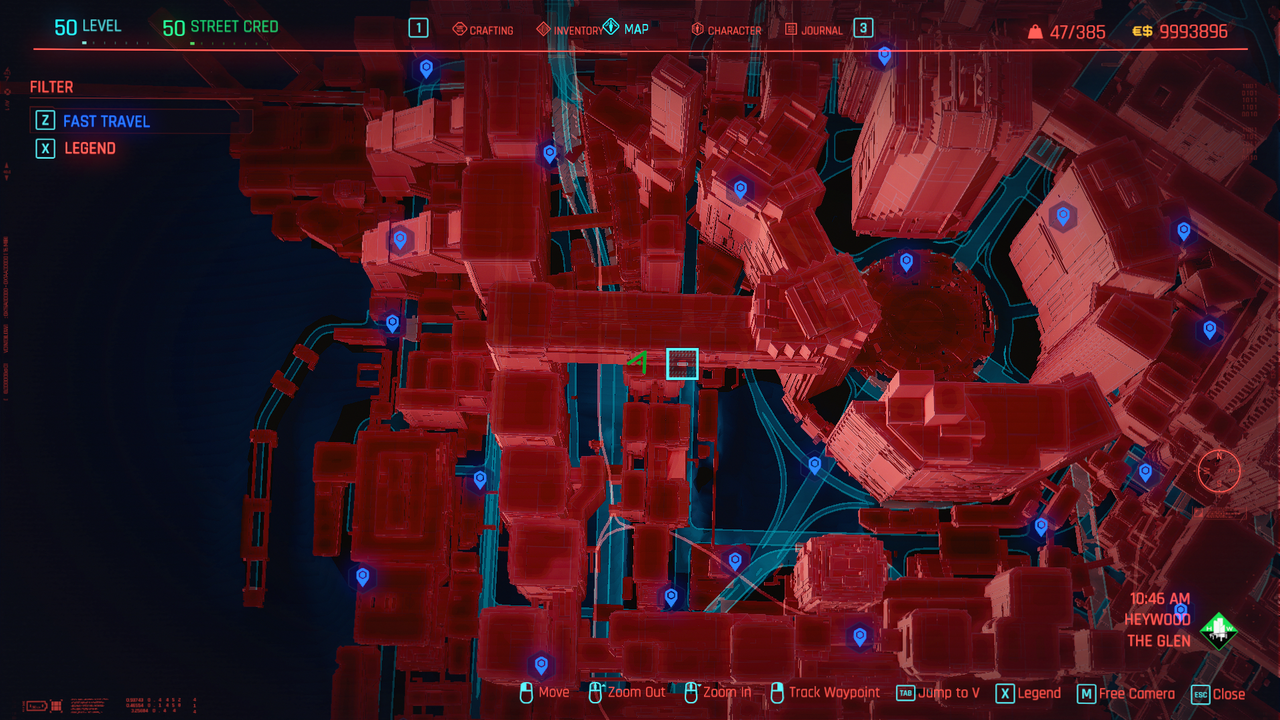Viewport: 1280px width, 720px height.
Task: Go to the Journal tab
Action: click(x=813, y=30)
